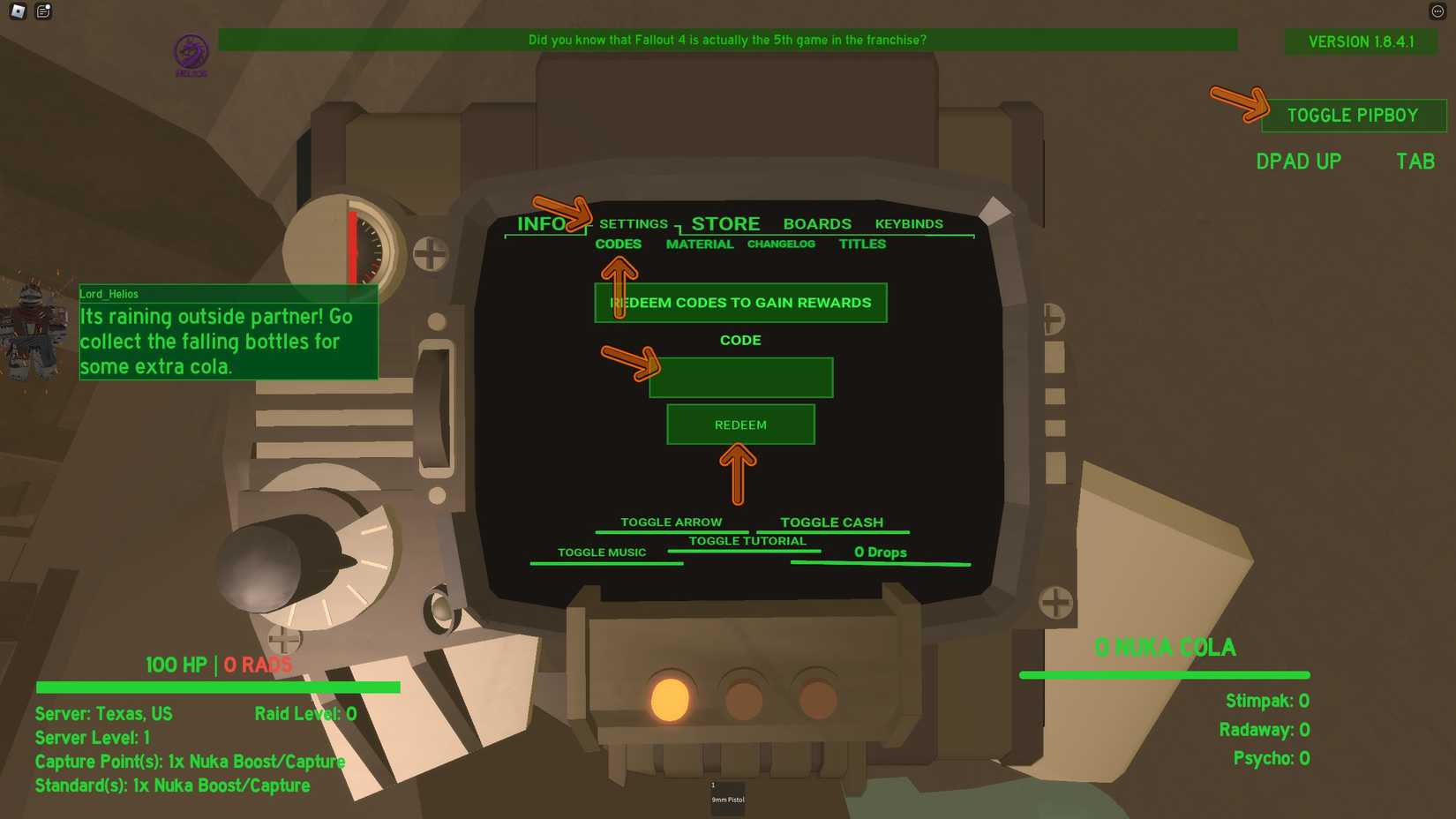Click the three-dots menu icon top right
Screen dimensions: 1456x819
click(x=1438, y=11)
